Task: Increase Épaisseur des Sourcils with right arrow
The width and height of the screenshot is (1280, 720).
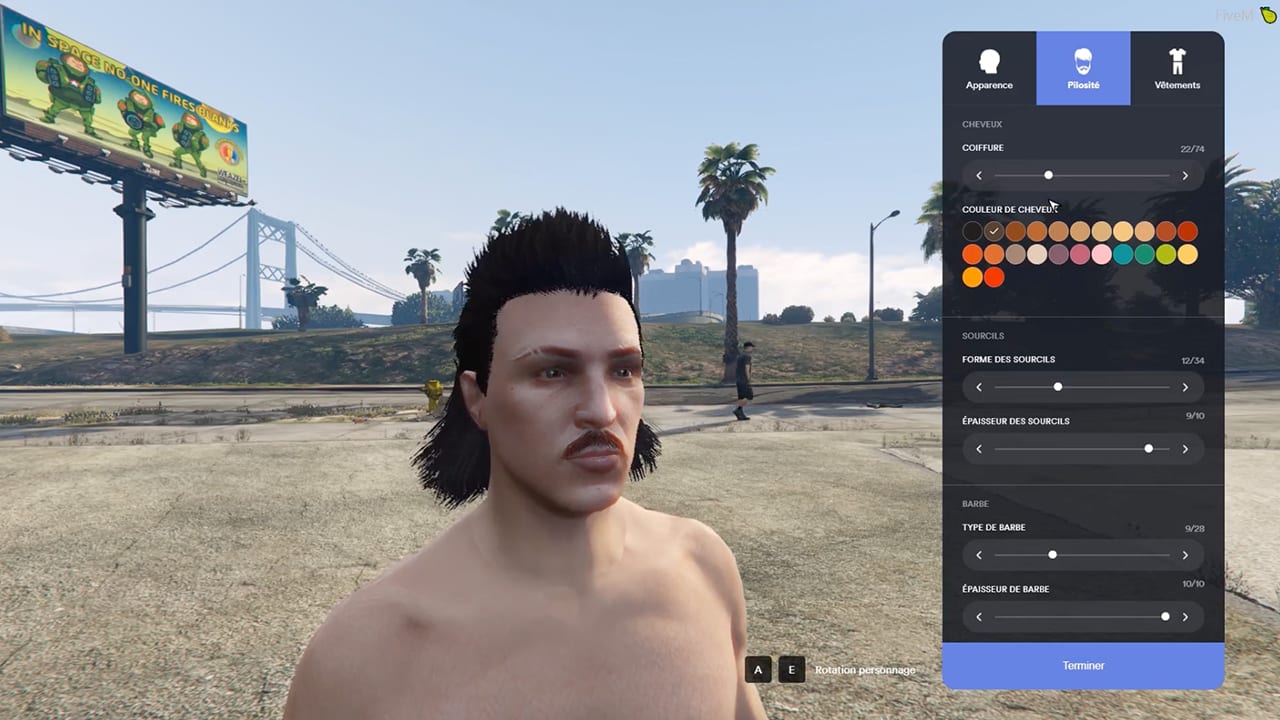Action: [1185, 449]
